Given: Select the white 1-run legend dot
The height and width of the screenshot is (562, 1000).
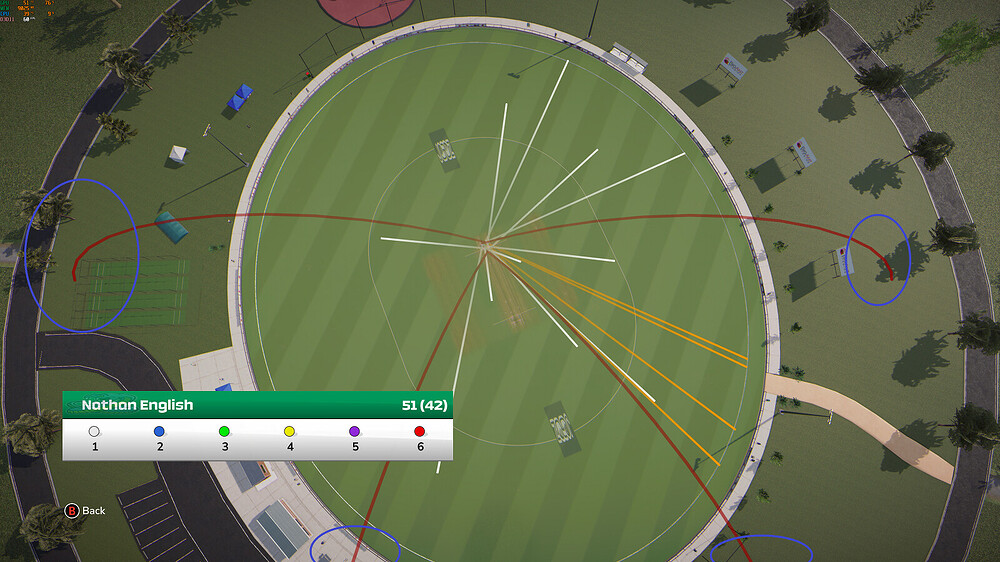Looking at the screenshot, I should click(x=95, y=431).
